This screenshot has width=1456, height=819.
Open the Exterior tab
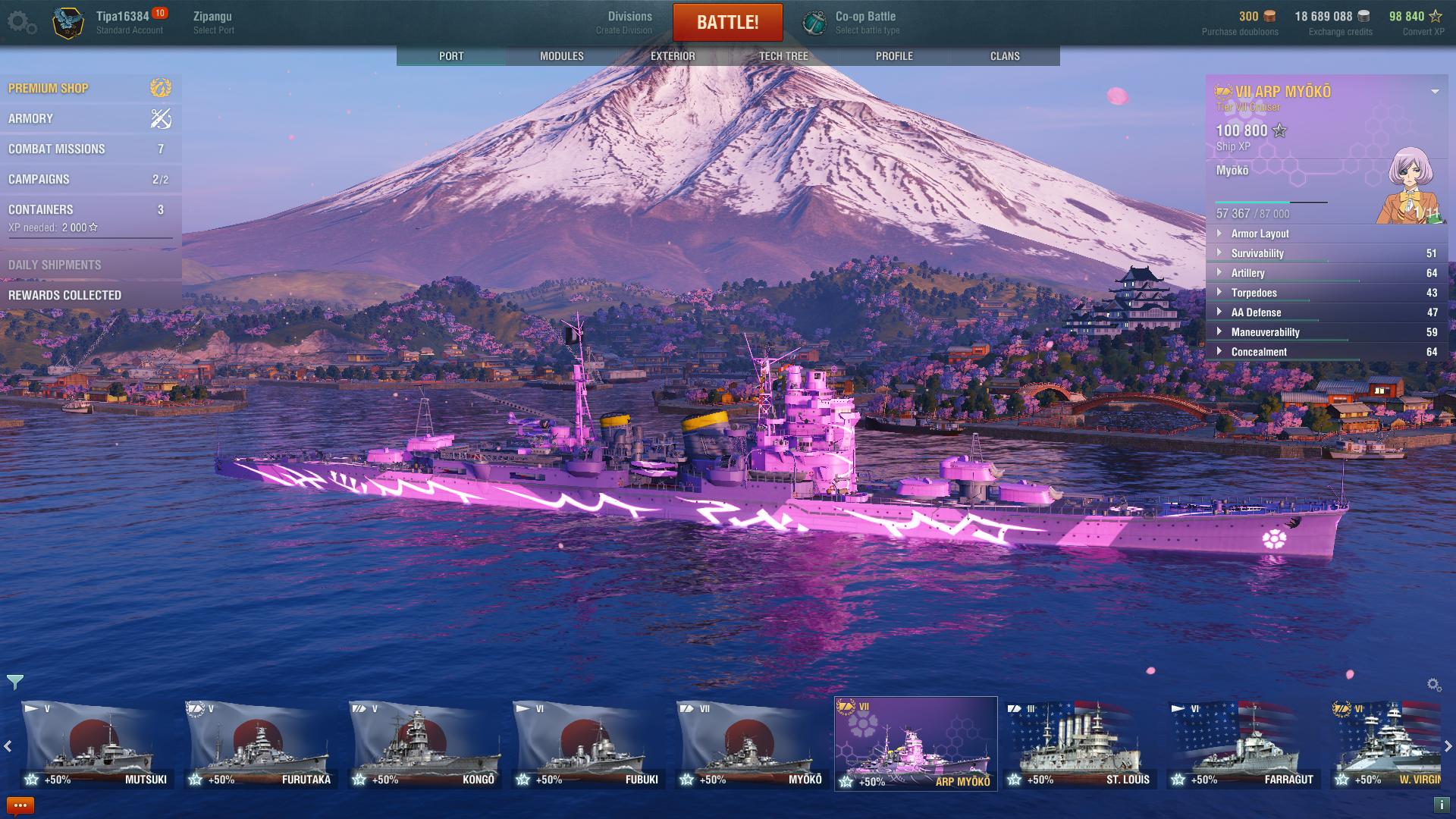[x=672, y=56]
